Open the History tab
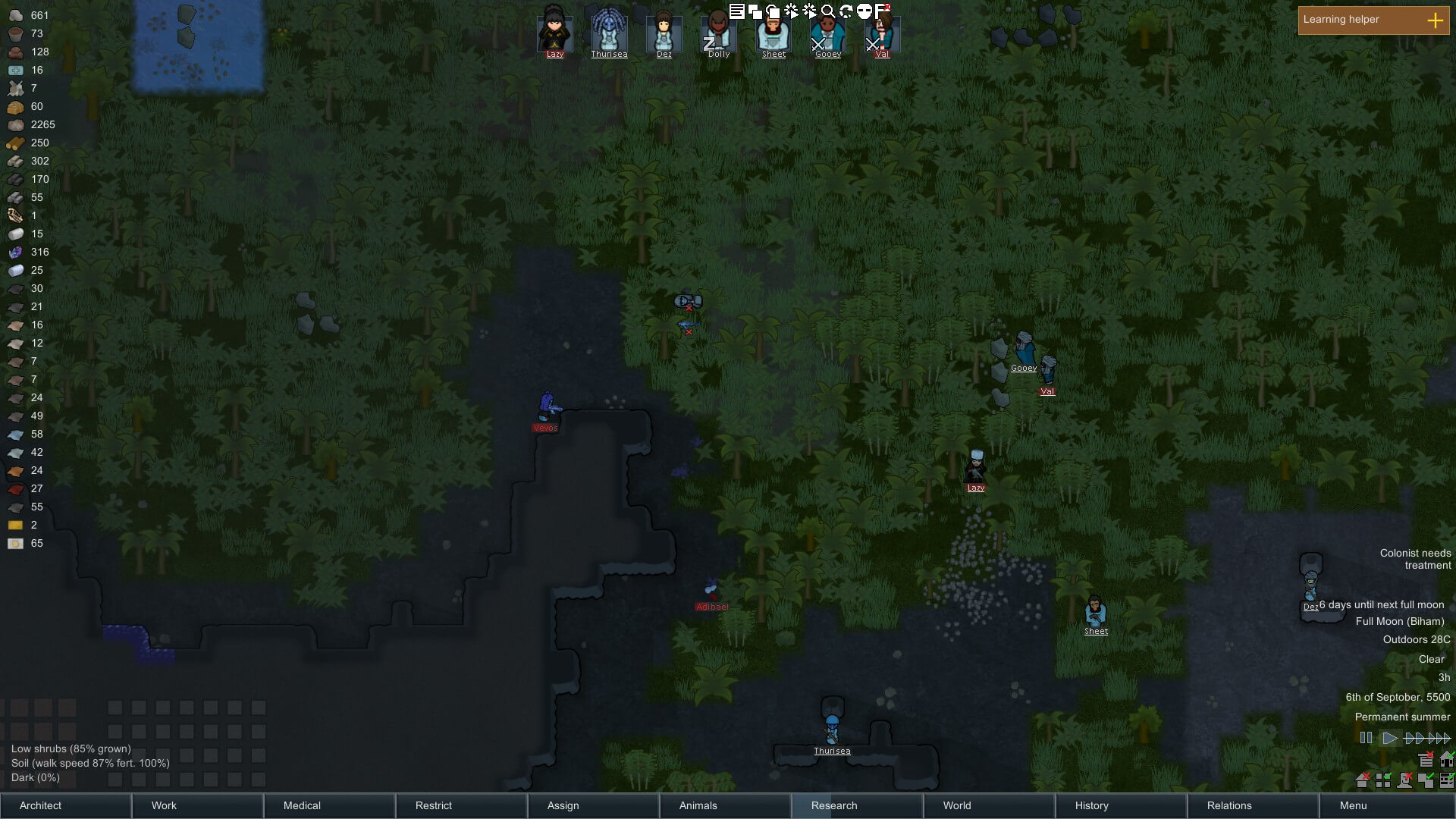1456x819 pixels. pyautogui.click(x=1122, y=805)
